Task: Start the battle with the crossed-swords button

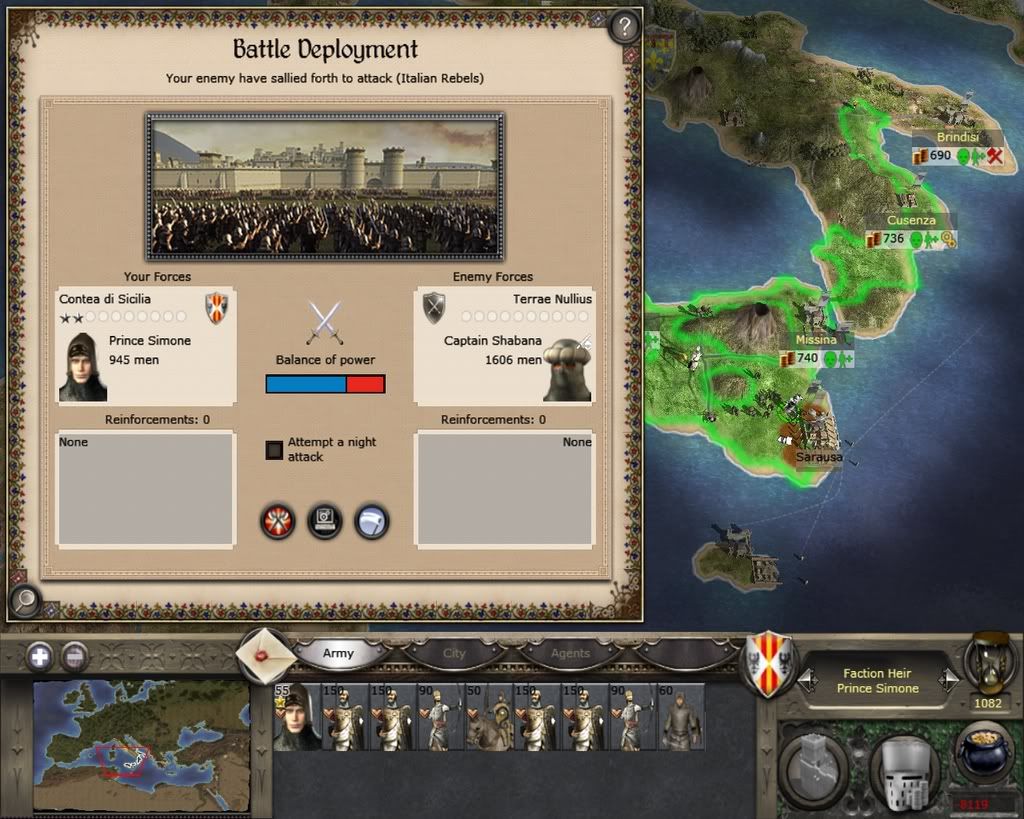Action: (277, 521)
